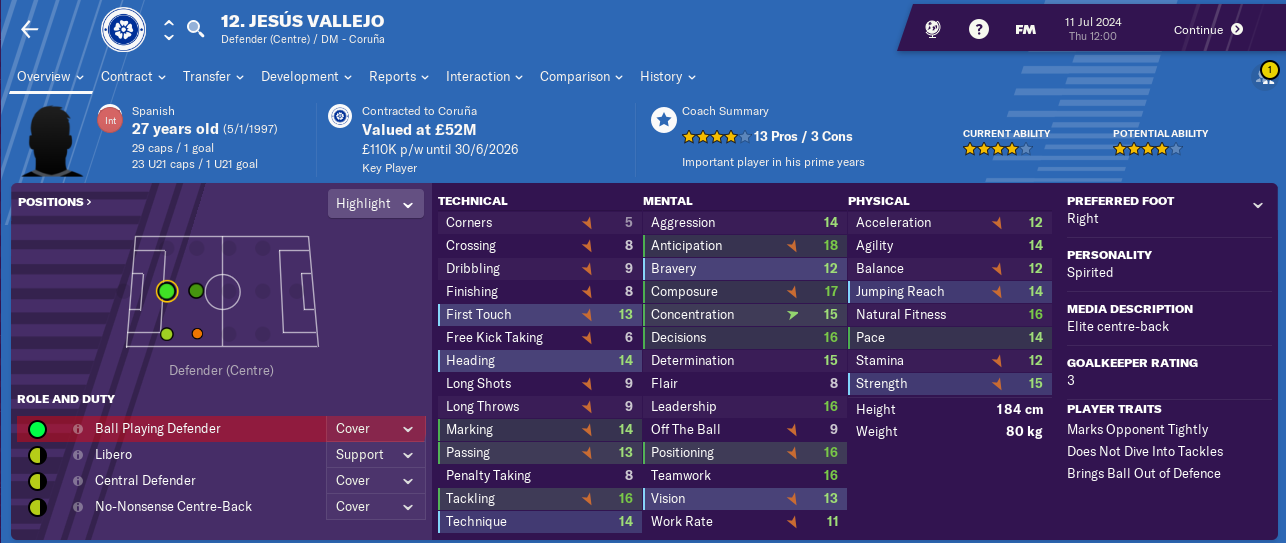Viewport: 1286px width, 543px height.
Task: Open the help question mark icon
Action: tap(979, 29)
